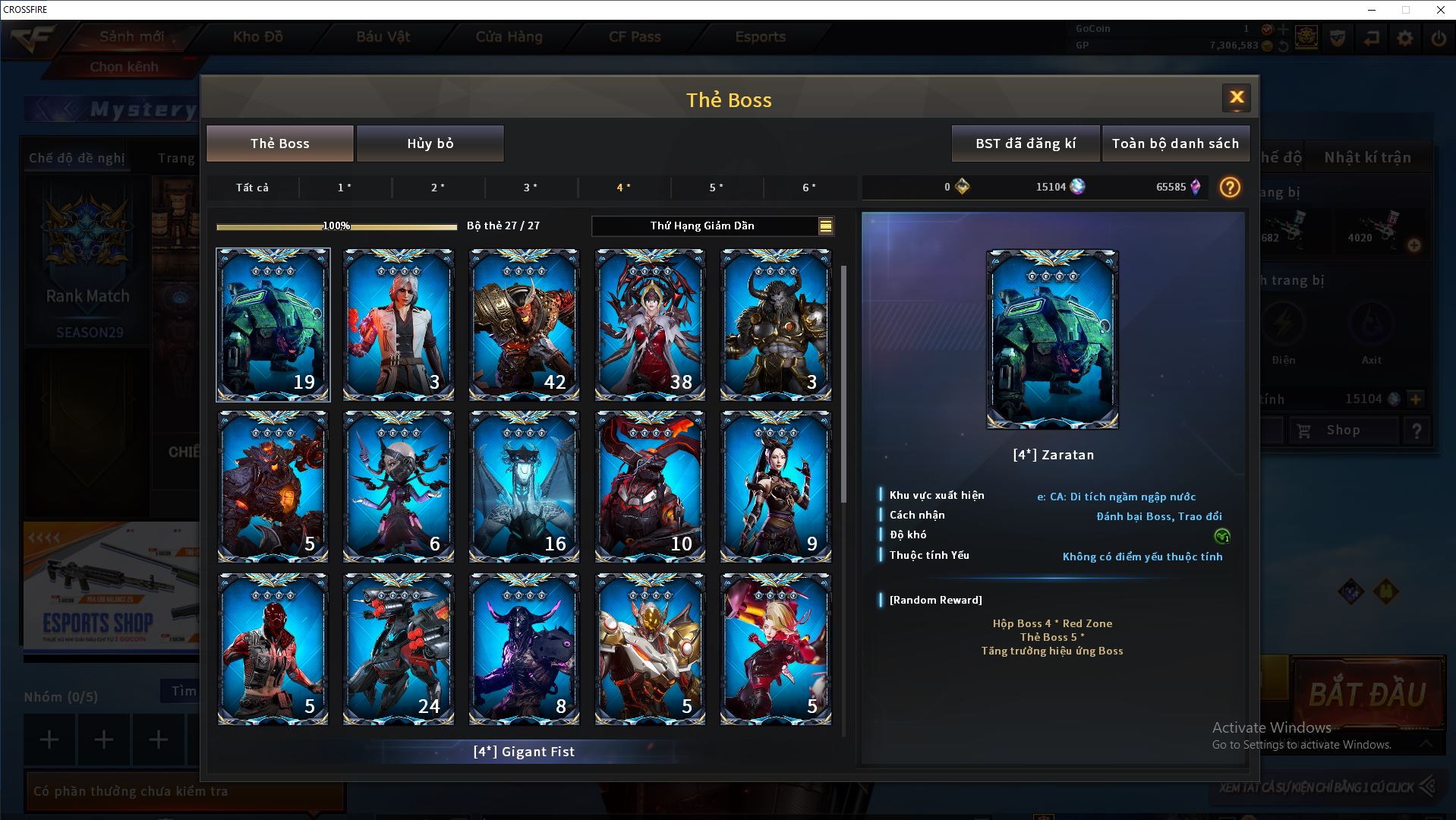Close the Thẻ Boss window
Image resolution: width=1456 pixels, height=820 pixels.
(x=1236, y=97)
